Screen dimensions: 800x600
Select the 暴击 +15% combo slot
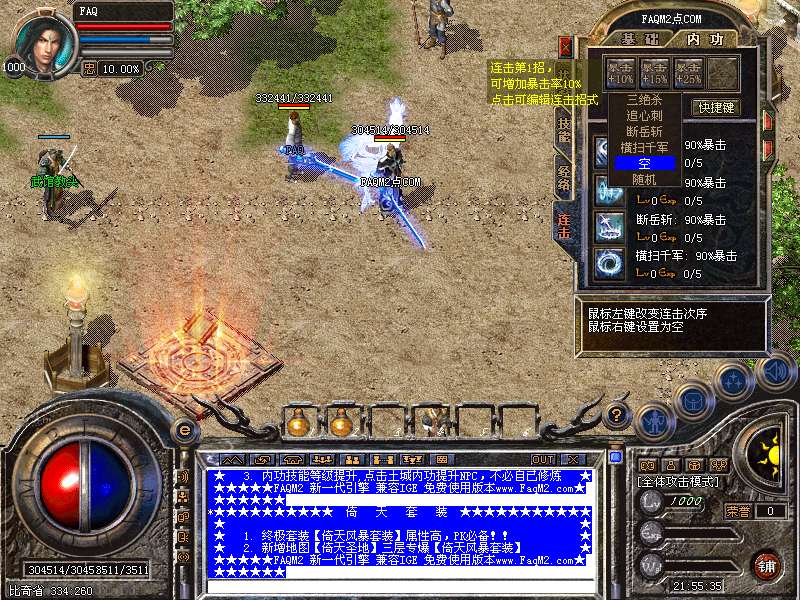(x=655, y=72)
